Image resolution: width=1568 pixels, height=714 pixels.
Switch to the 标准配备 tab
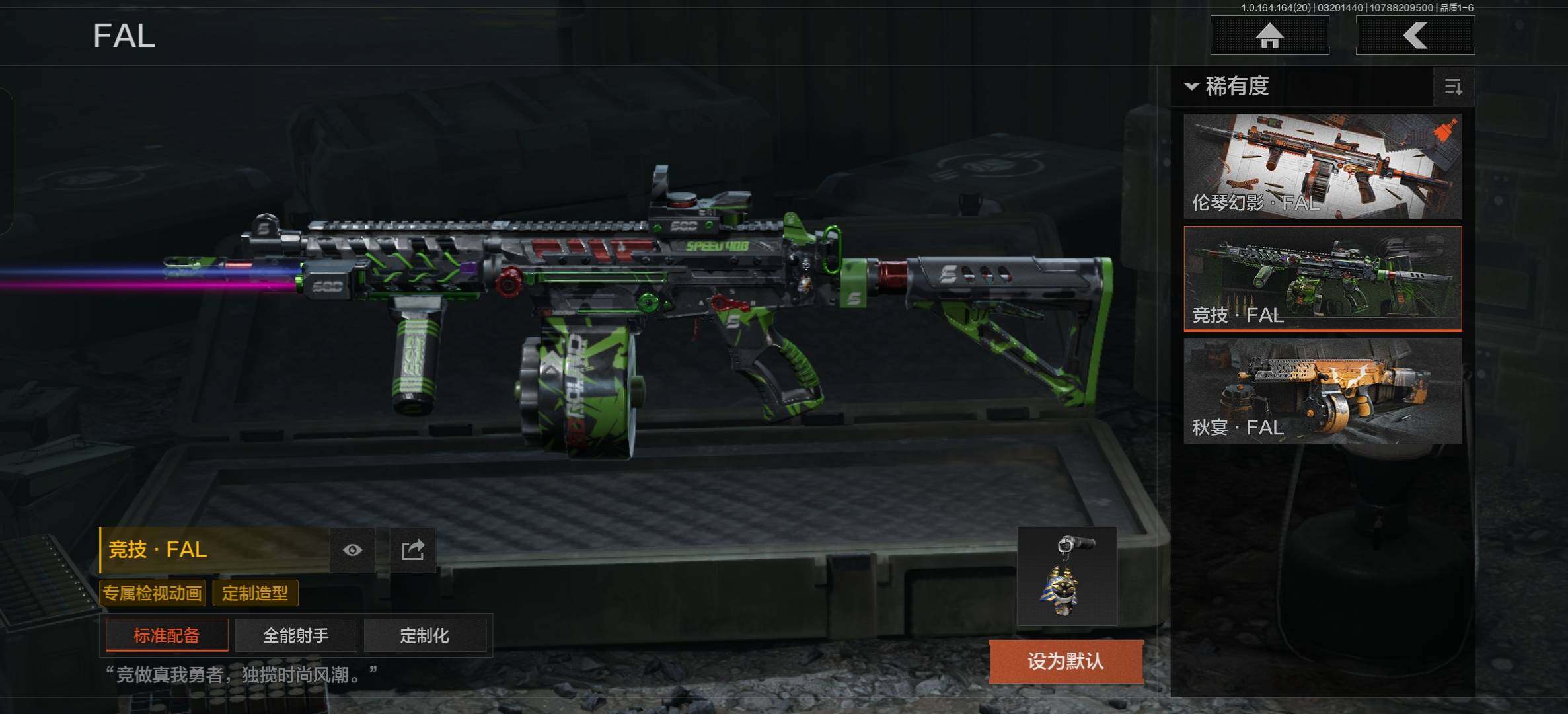(x=167, y=635)
